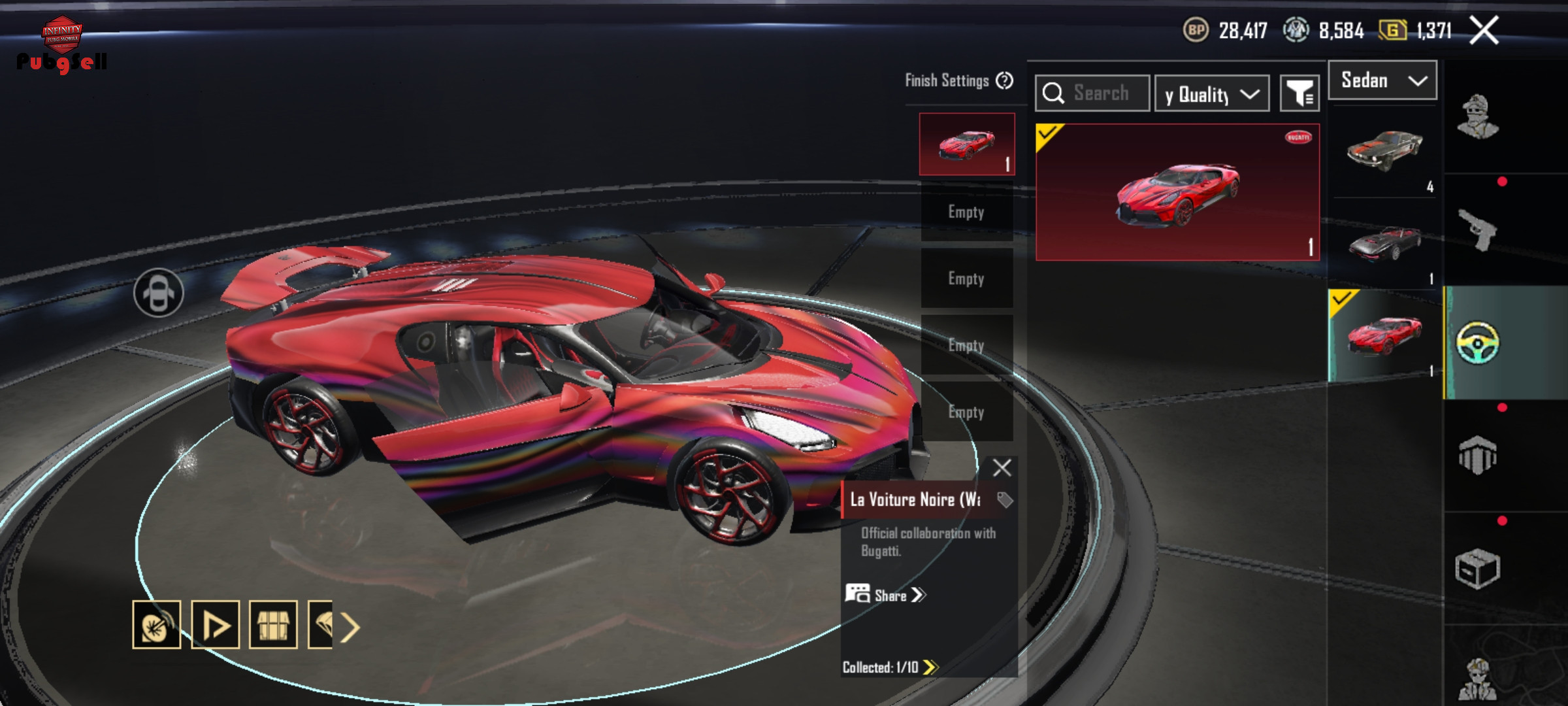Switch to the pistol weapons tab
The image size is (1568, 706).
coord(1477,229)
